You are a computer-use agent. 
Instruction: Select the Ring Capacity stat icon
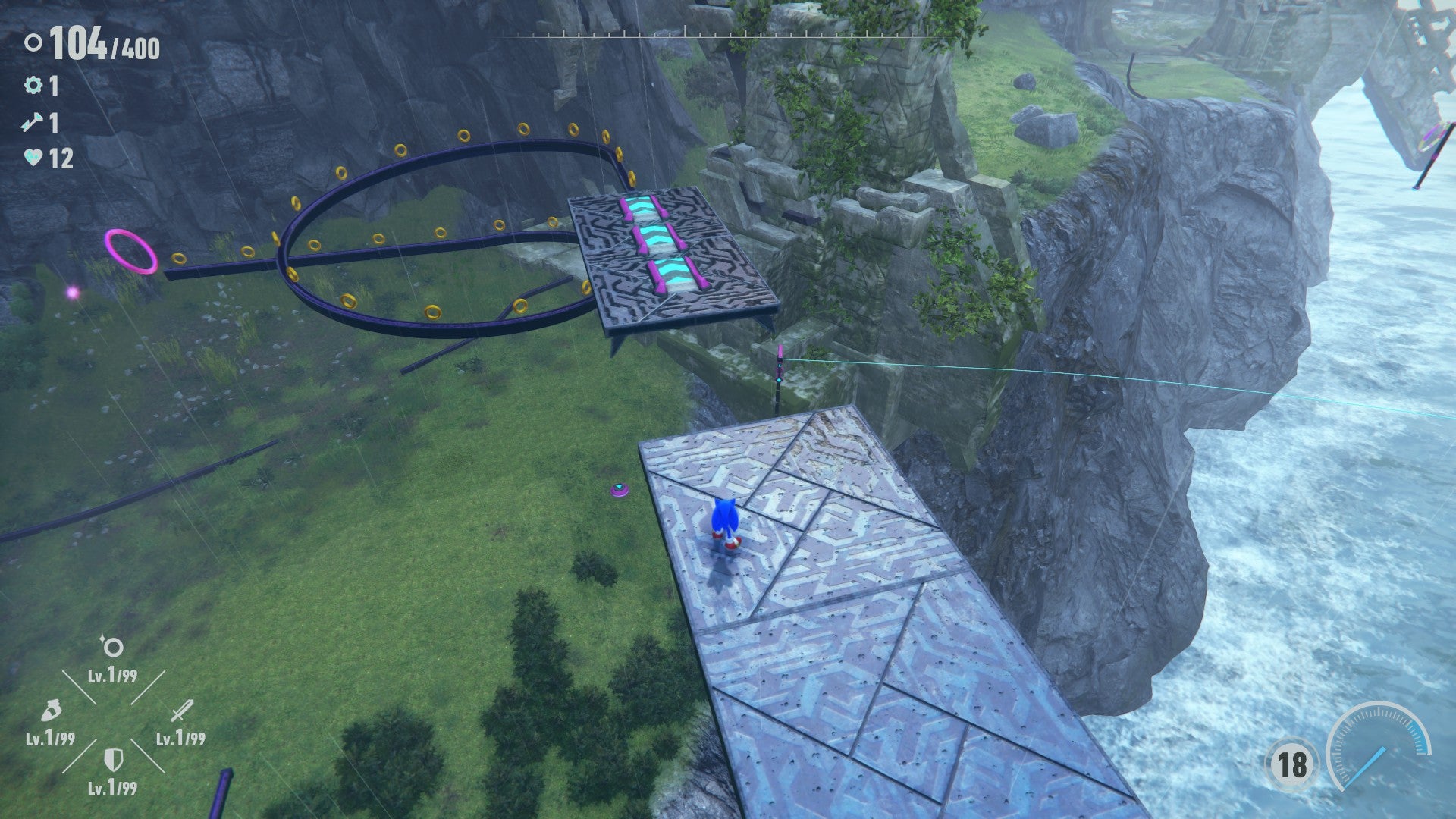click(112, 648)
